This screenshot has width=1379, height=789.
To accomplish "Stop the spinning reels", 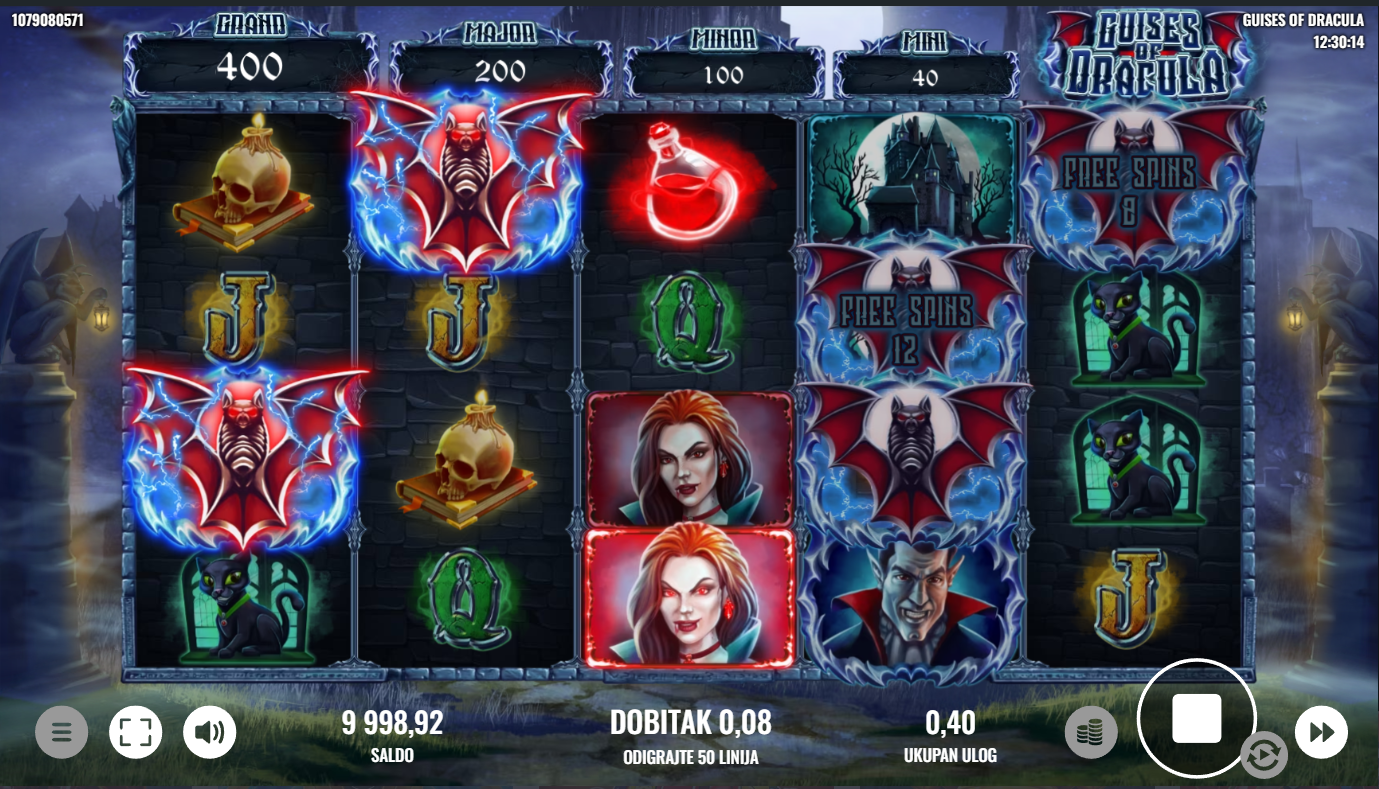I will pos(1196,718).
